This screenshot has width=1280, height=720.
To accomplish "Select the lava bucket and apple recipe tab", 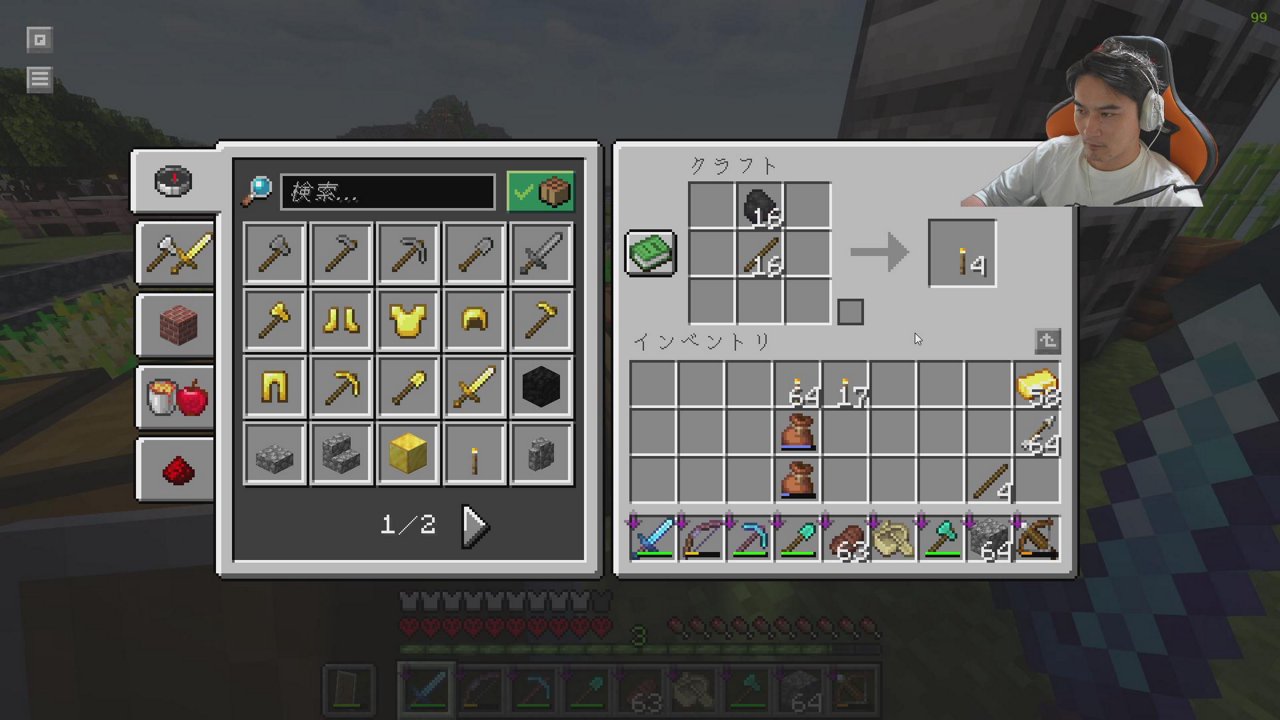I will [177, 398].
